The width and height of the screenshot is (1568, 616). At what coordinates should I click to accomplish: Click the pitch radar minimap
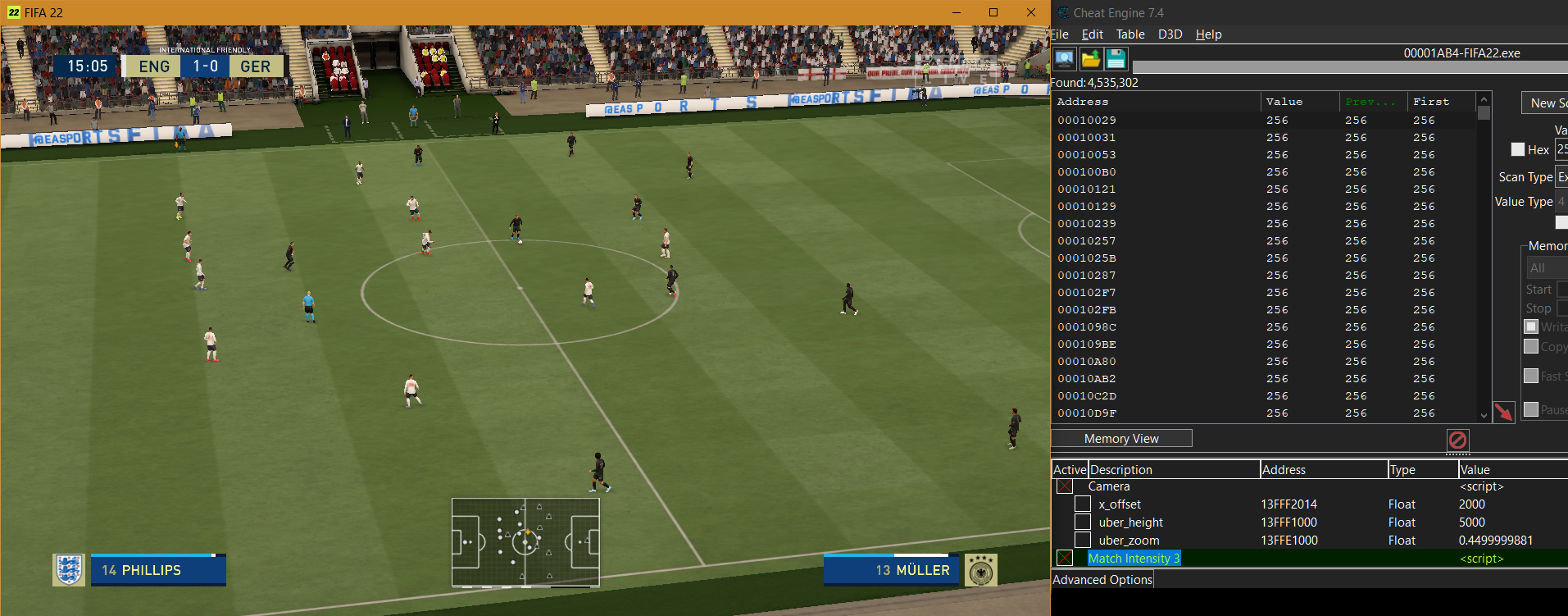point(525,542)
